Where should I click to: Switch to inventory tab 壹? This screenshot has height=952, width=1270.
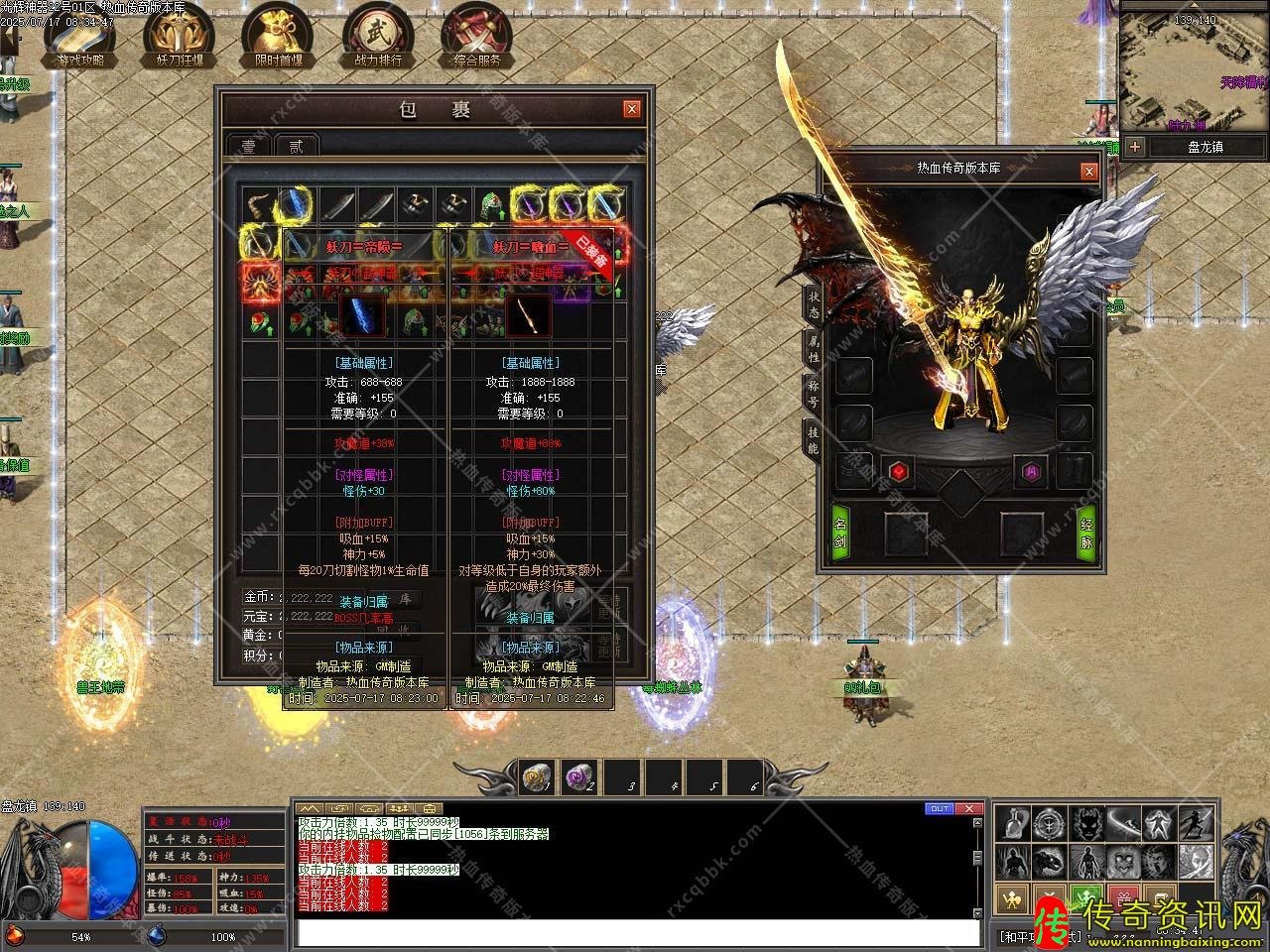coord(248,146)
